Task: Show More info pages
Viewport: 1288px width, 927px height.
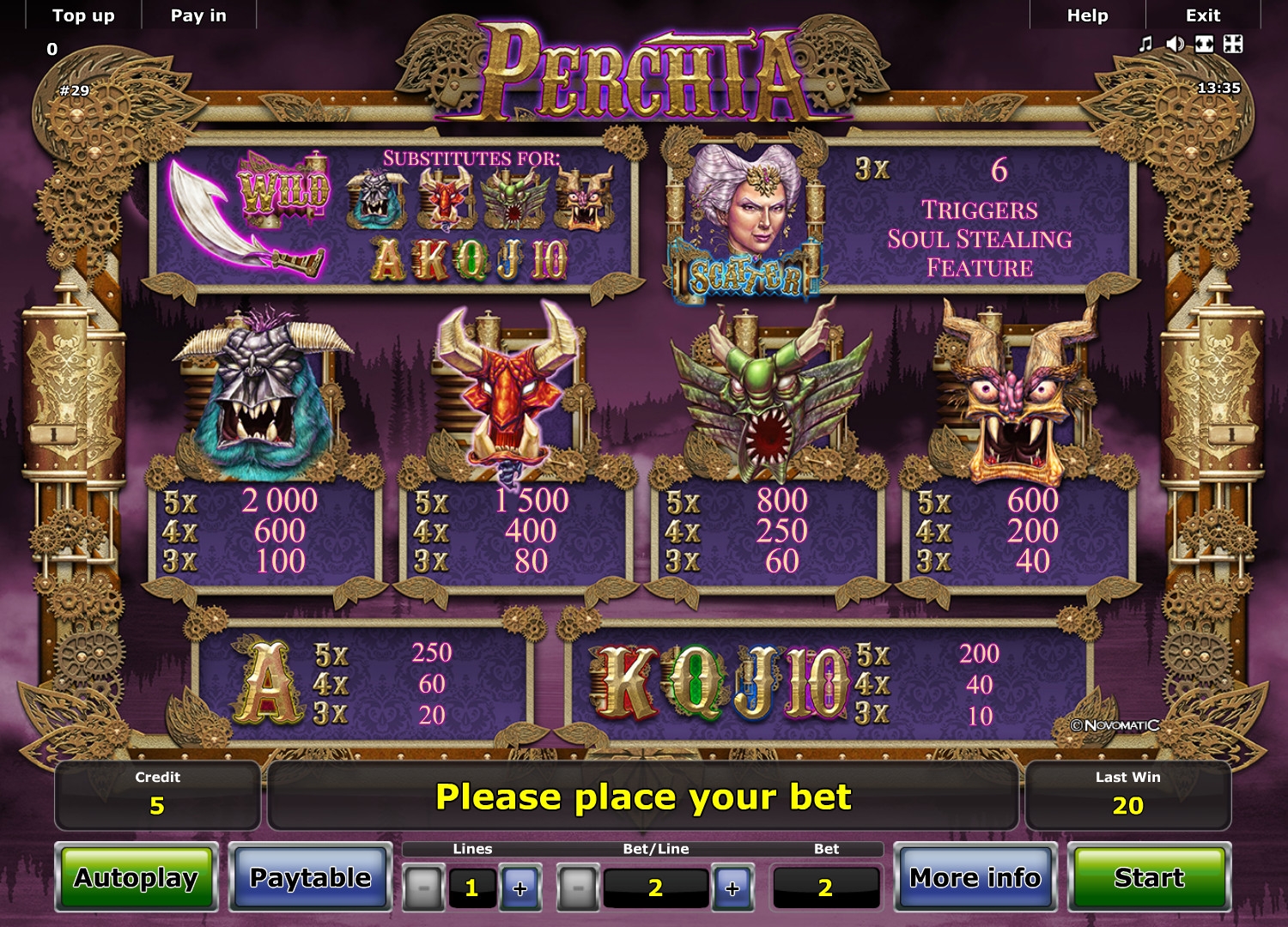Action: 975,877
